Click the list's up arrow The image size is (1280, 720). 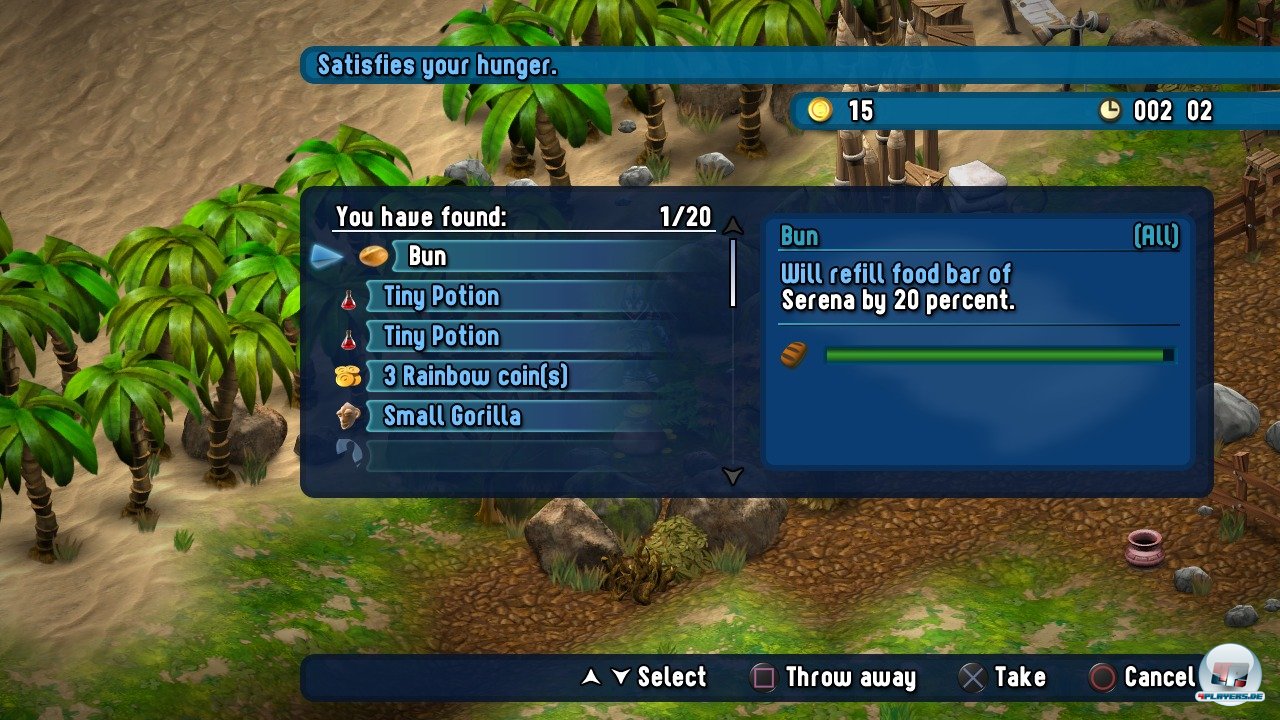click(733, 224)
